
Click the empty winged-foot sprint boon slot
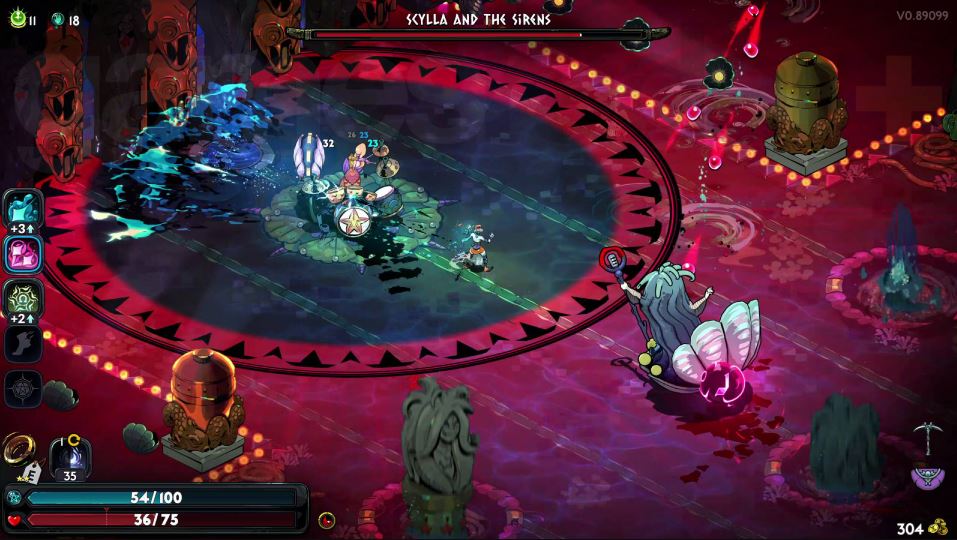(23, 344)
